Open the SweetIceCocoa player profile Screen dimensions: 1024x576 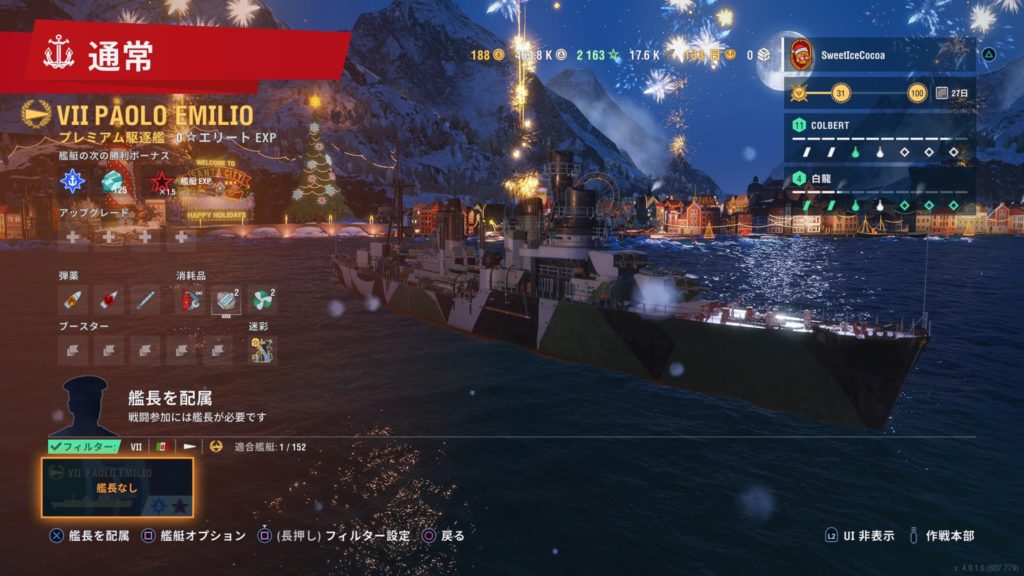click(x=880, y=55)
